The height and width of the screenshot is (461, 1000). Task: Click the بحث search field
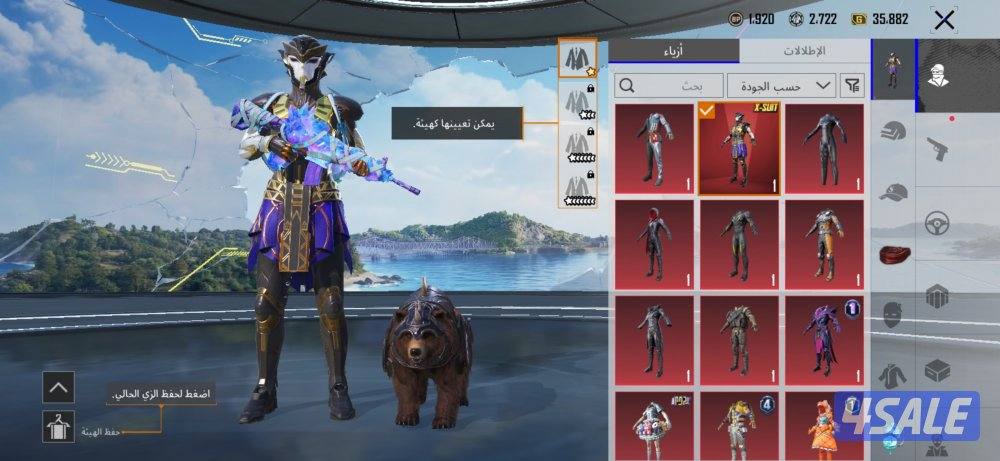click(x=668, y=85)
